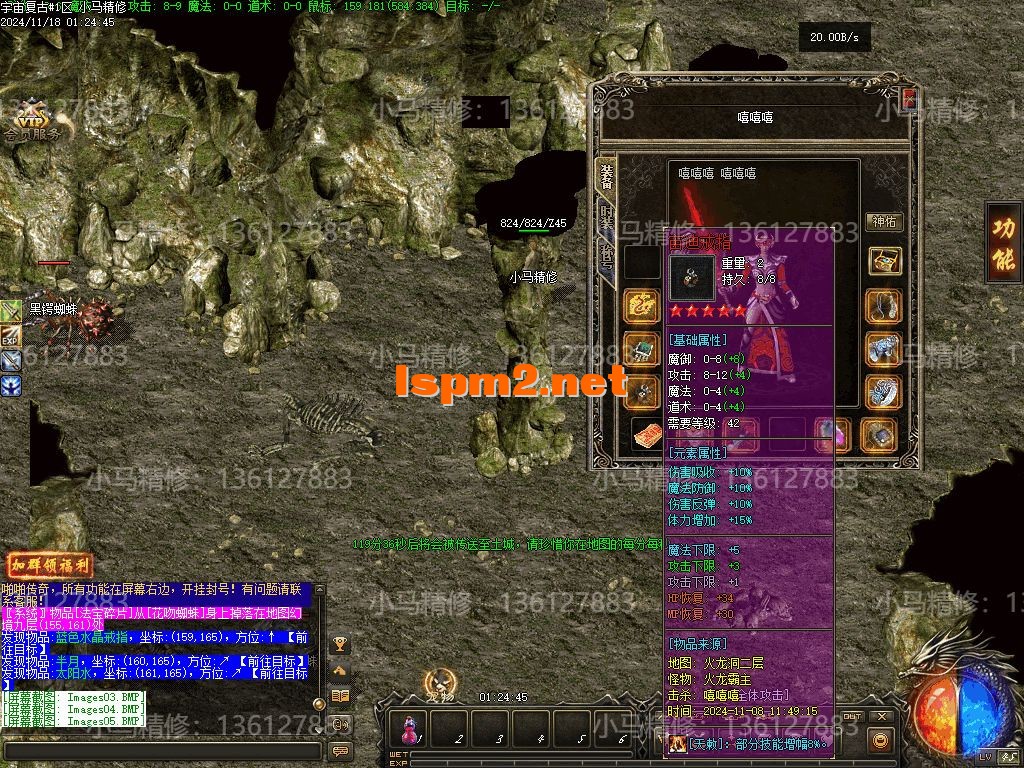Click the chat input field
Screen dimensions: 1024x768
click(160, 750)
